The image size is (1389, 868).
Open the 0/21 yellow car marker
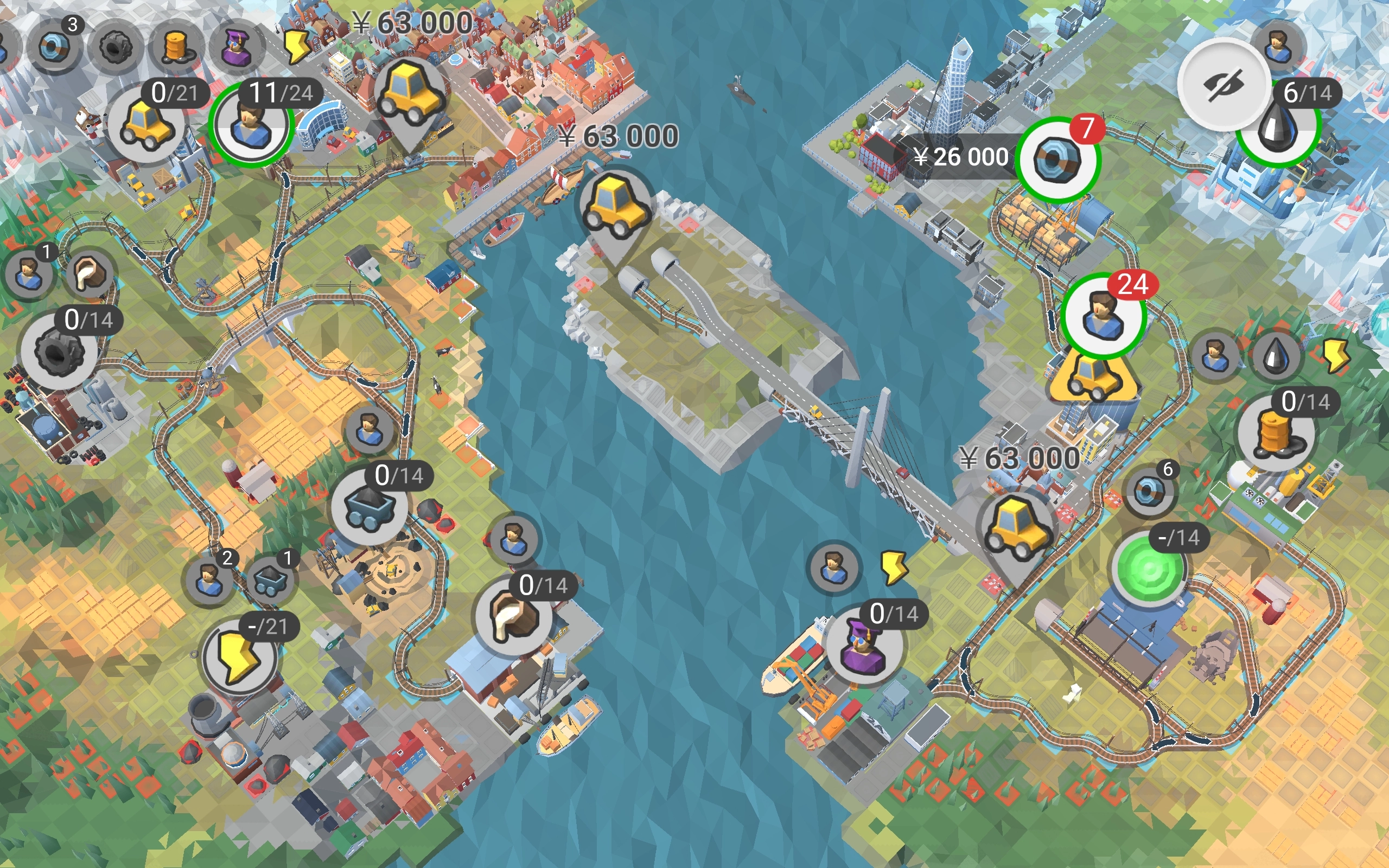[x=146, y=125]
